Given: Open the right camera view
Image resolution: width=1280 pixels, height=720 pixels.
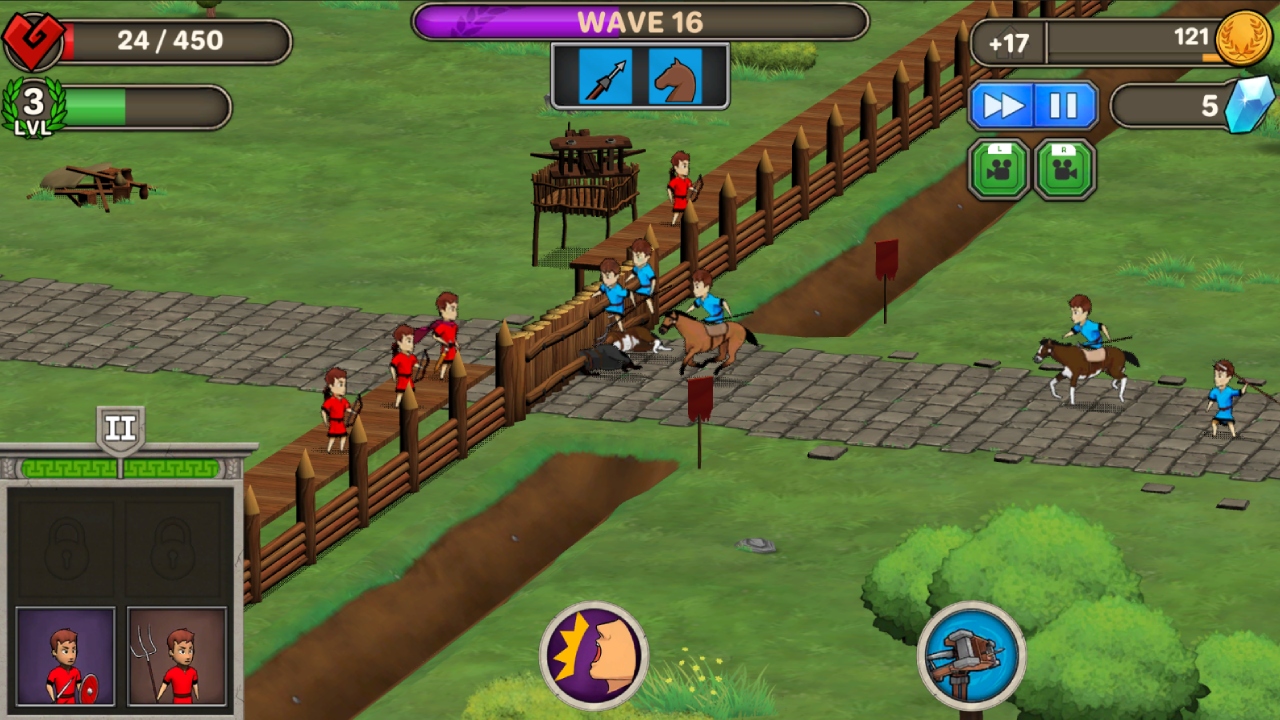Looking at the screenshot, I should 1064,167.
